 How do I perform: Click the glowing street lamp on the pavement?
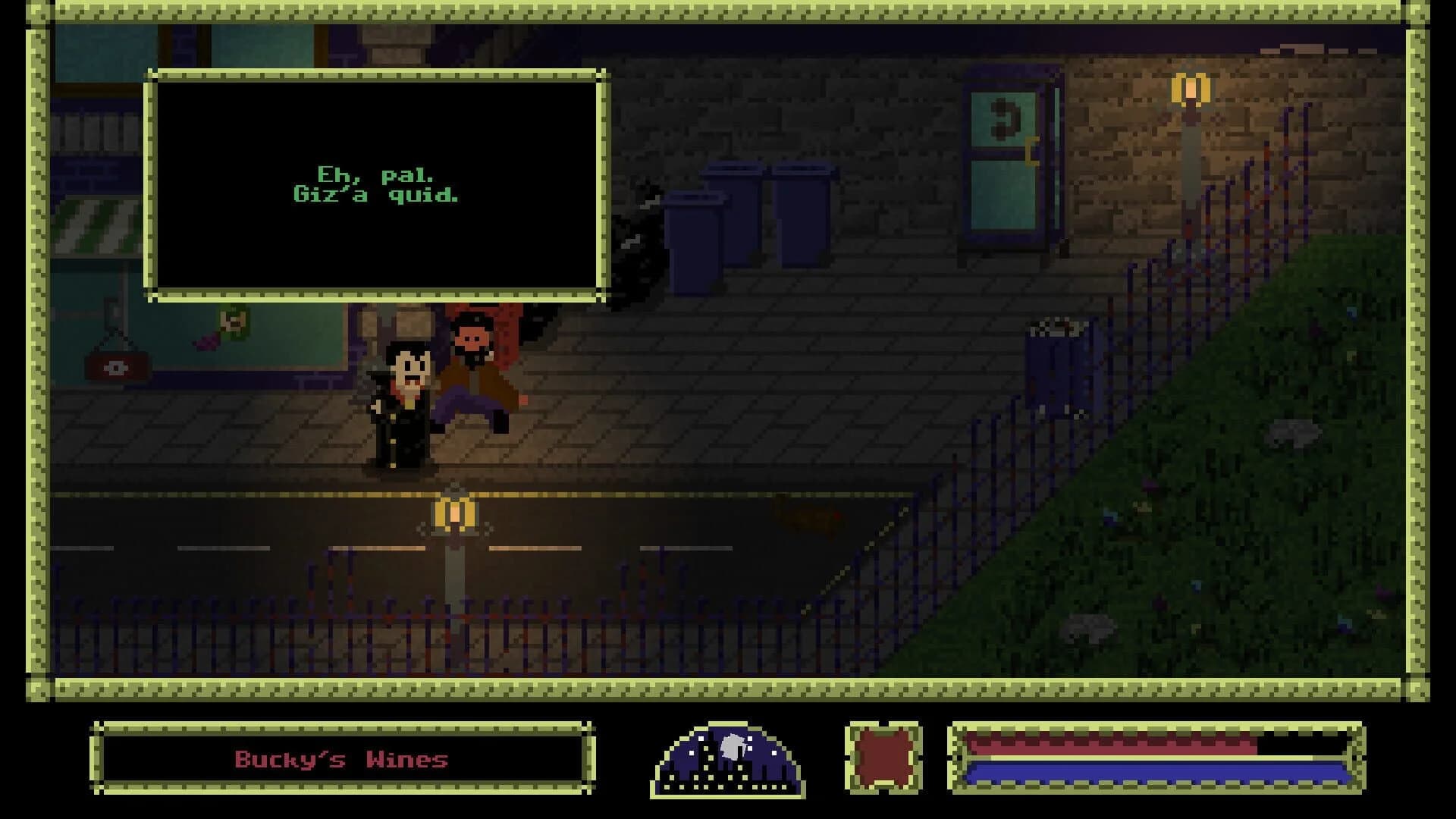pyautogui.click(x=453, y=514)
